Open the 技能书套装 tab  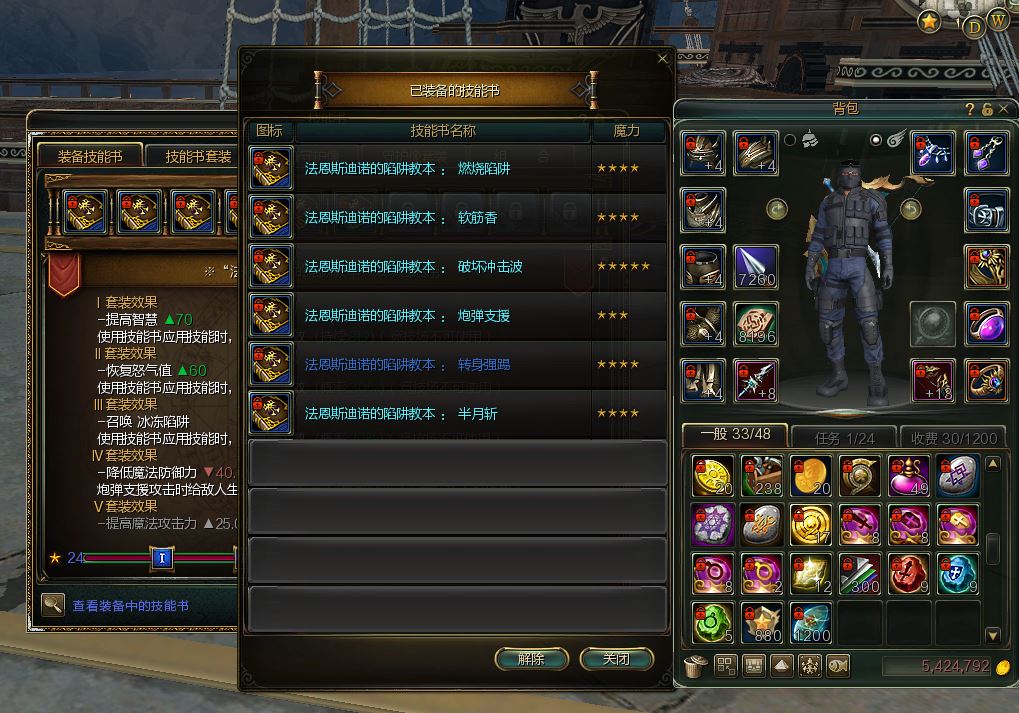coord(197,157)
